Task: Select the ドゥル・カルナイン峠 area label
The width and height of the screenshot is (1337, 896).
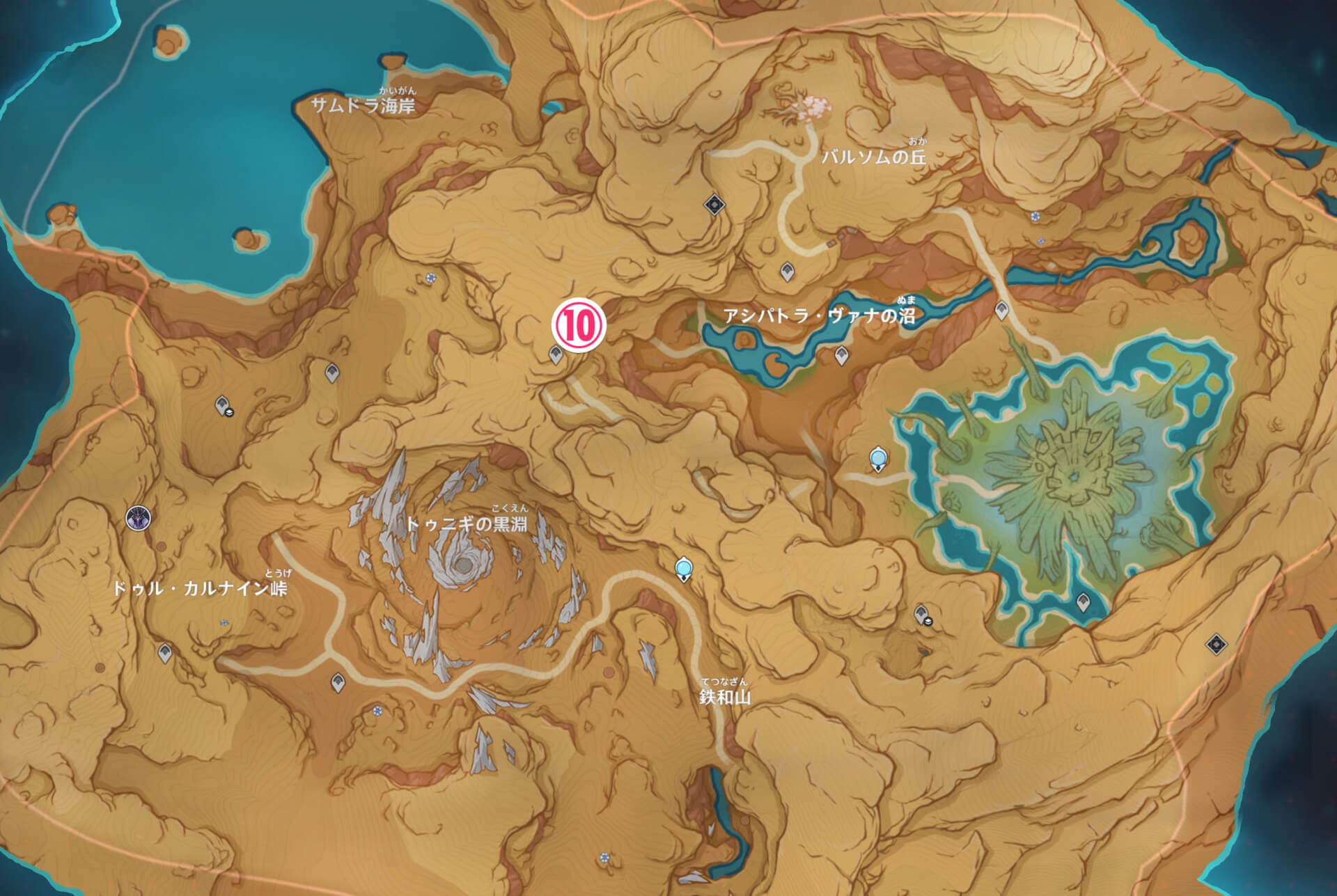Action: coord(202,587)
